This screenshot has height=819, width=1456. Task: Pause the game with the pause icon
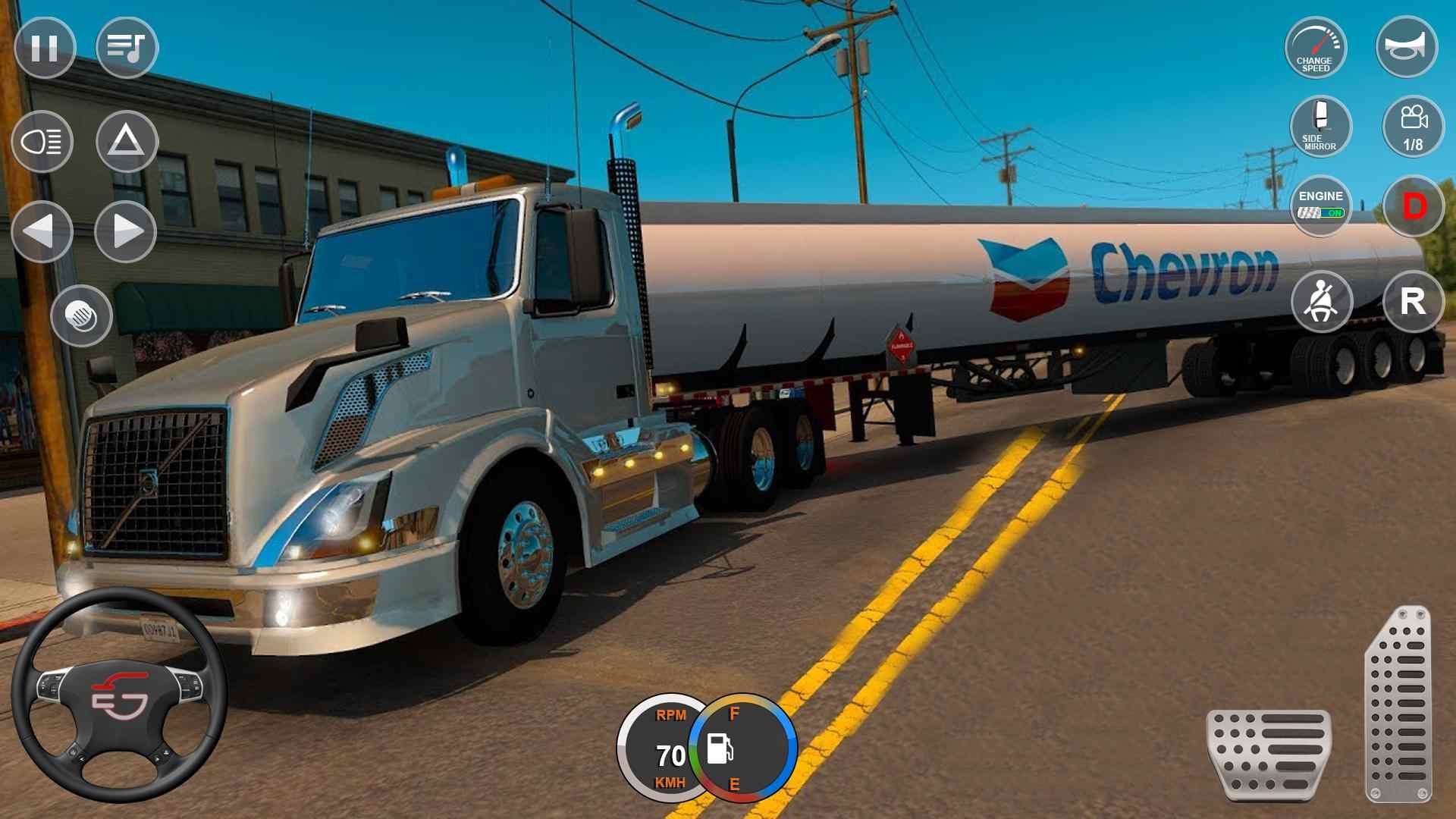click(43, 49)
